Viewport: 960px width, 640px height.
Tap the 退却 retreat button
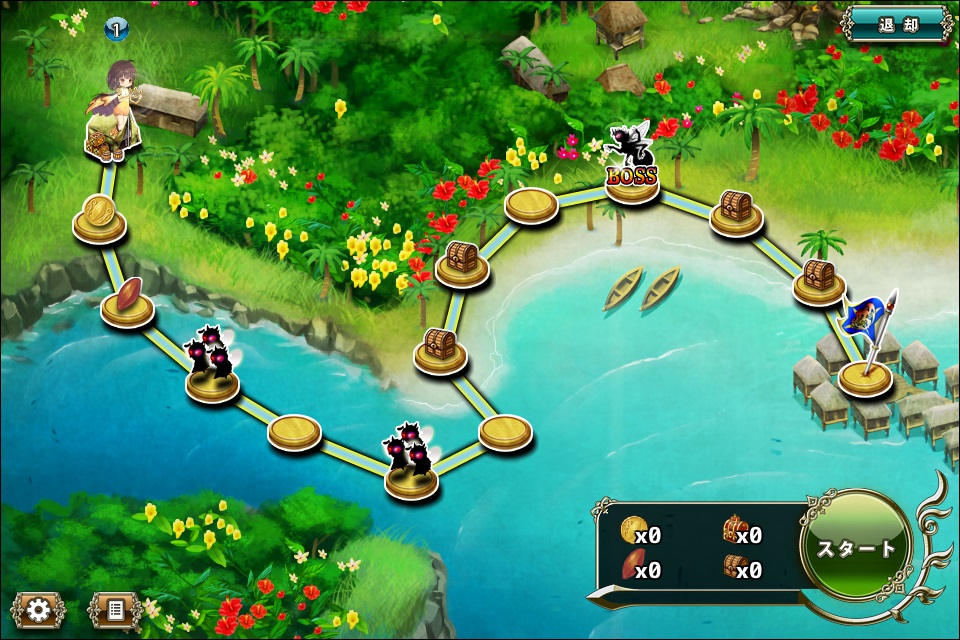[x=897, y=24]
